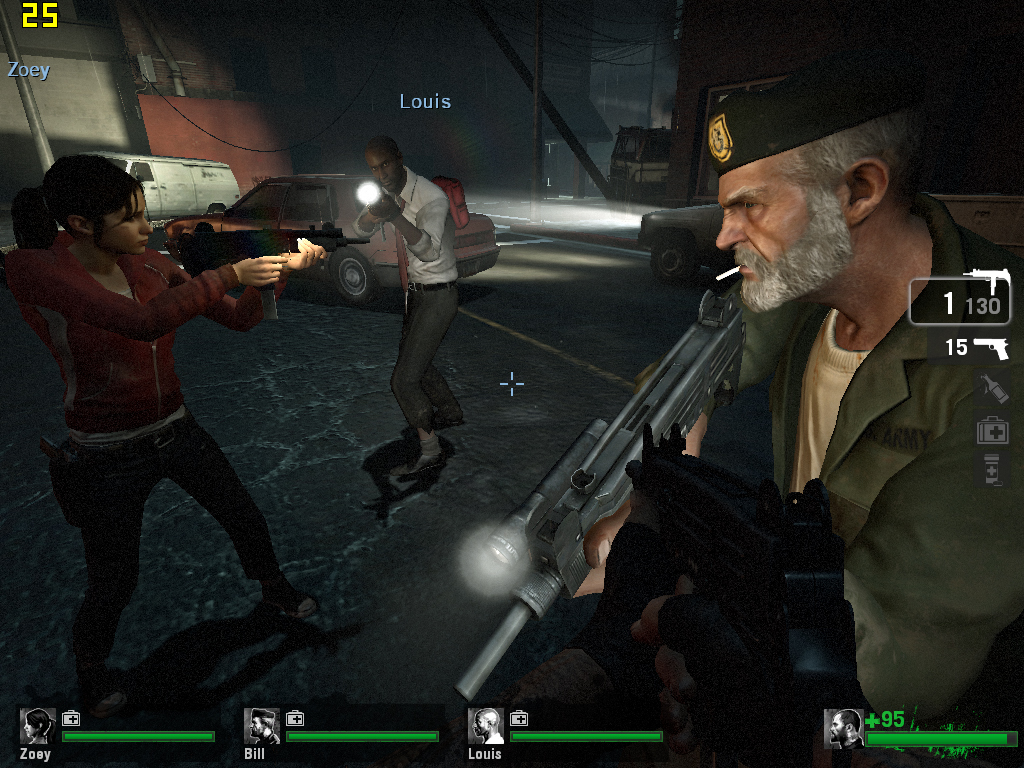
Task: Choose the Molotov bottle slot
Action: point(990,389)
